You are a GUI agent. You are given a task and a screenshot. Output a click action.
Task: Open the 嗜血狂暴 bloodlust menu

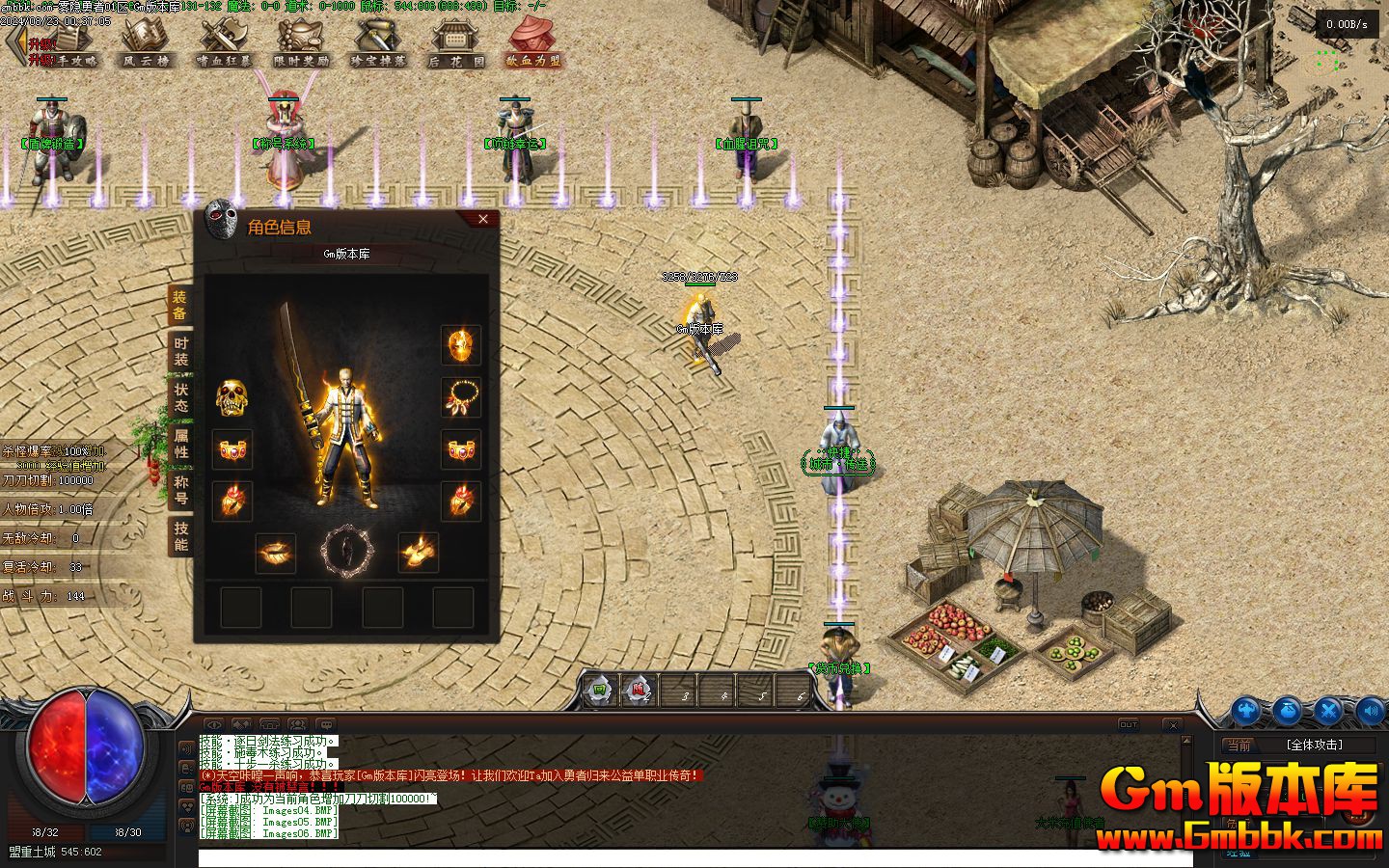coord(224,42)
